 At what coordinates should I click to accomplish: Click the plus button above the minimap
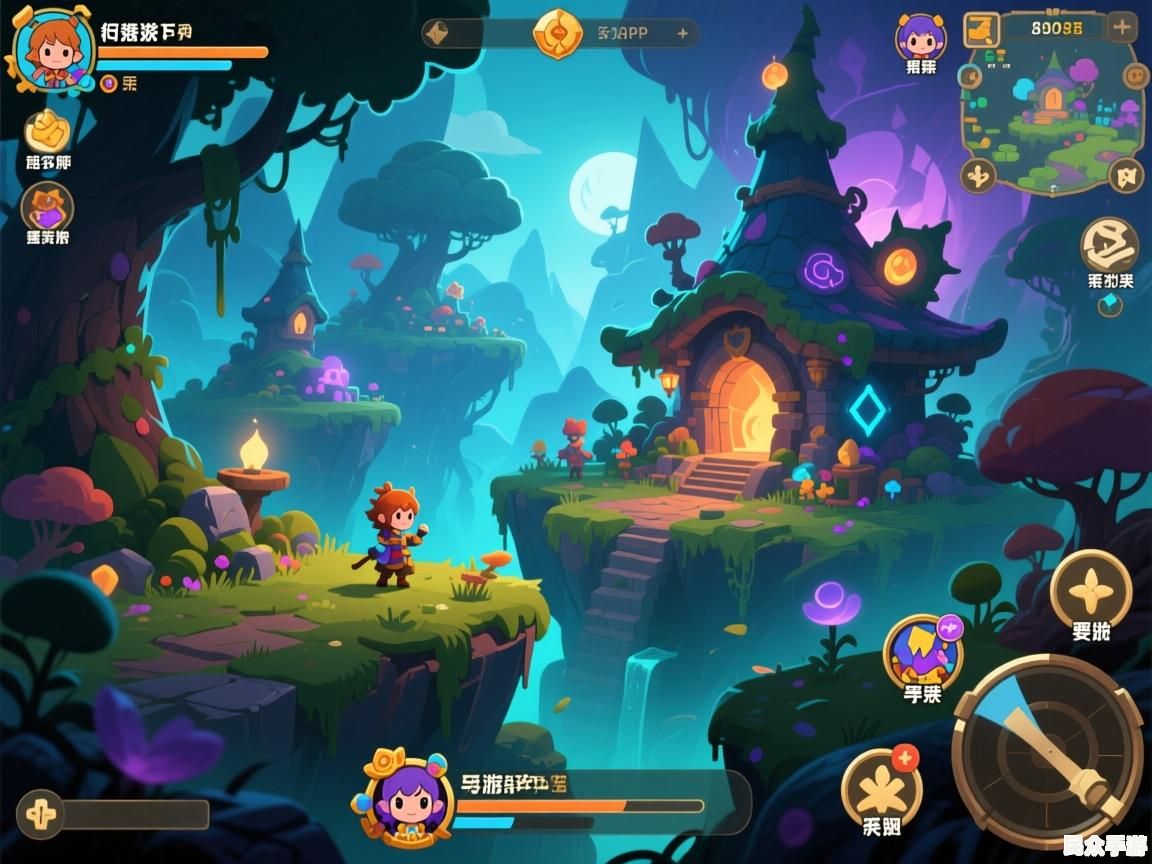(1122, 27)
